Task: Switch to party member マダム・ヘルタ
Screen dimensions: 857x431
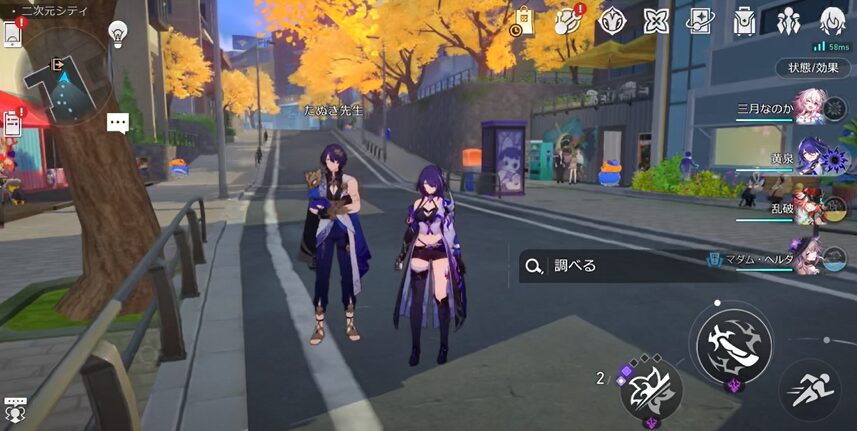Action: (x=808, y=257)
